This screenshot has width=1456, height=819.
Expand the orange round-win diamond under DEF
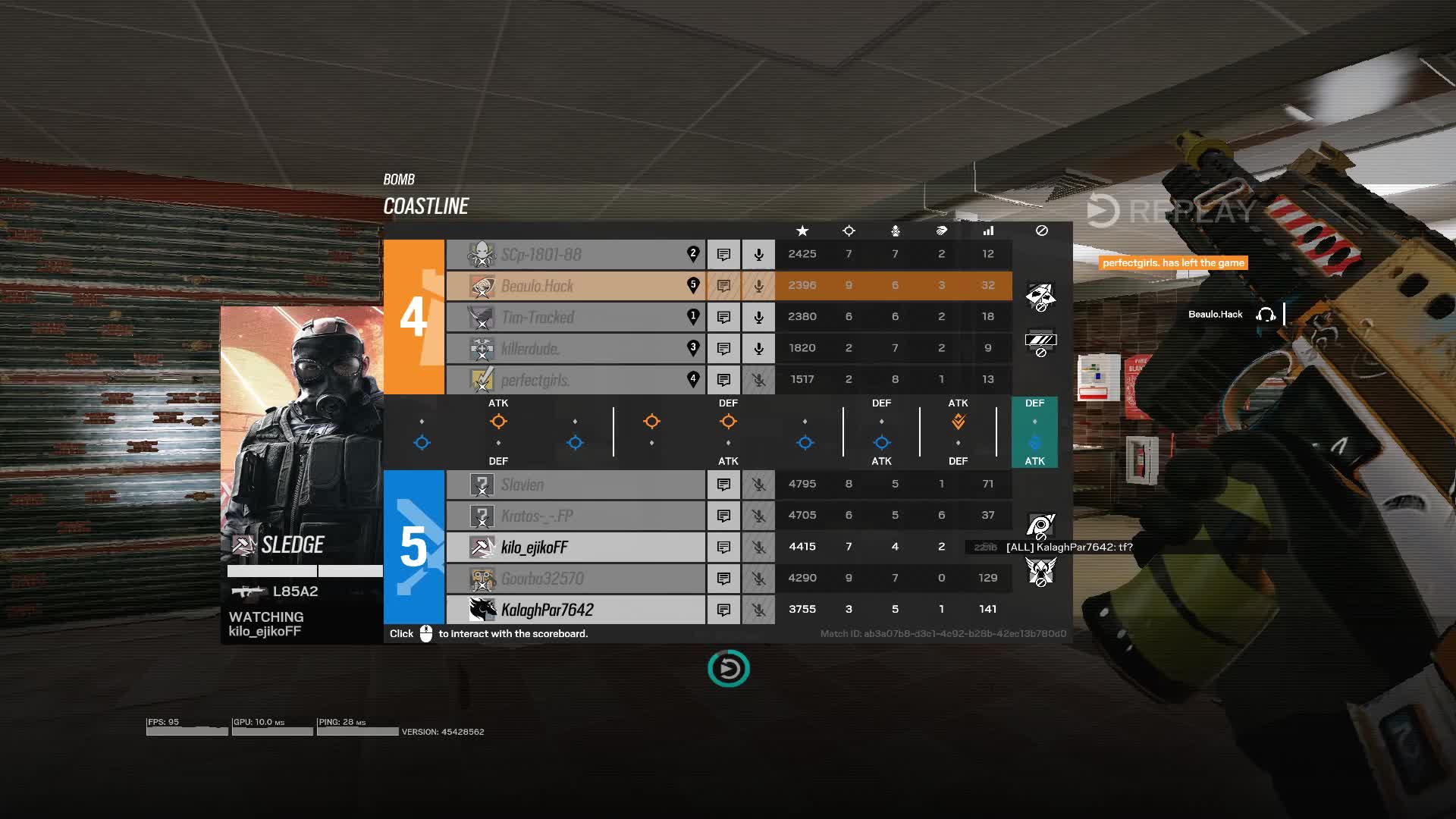tap(728, 422)
